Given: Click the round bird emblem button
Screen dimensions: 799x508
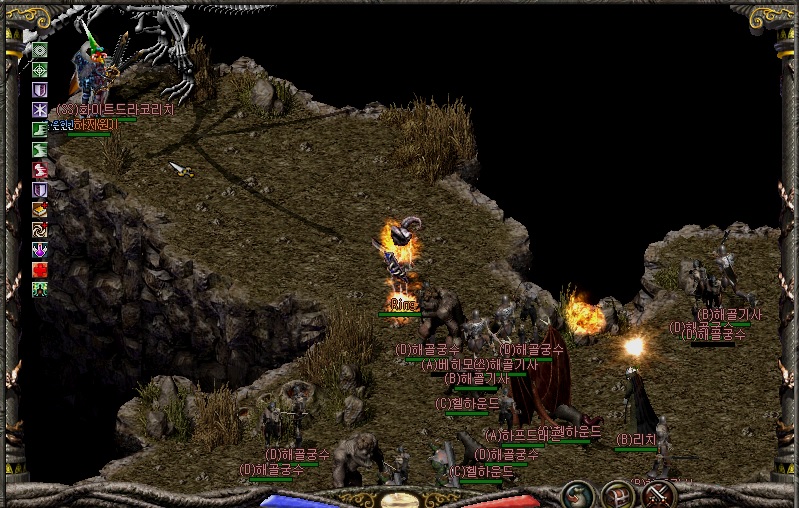Looking at the screenshot, I should coord(576,494).
